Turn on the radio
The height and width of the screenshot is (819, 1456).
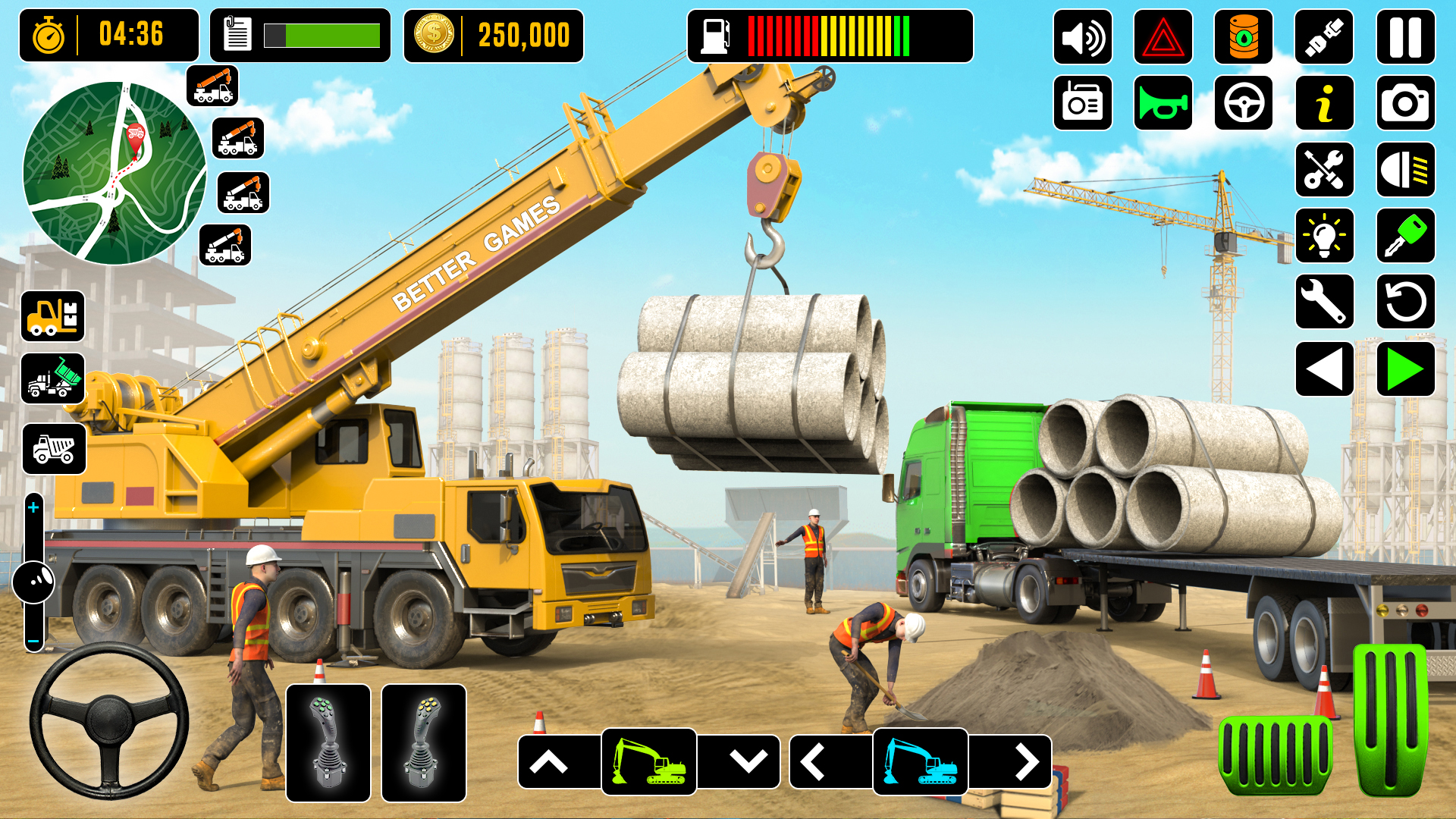click(x=1082, y=103)
